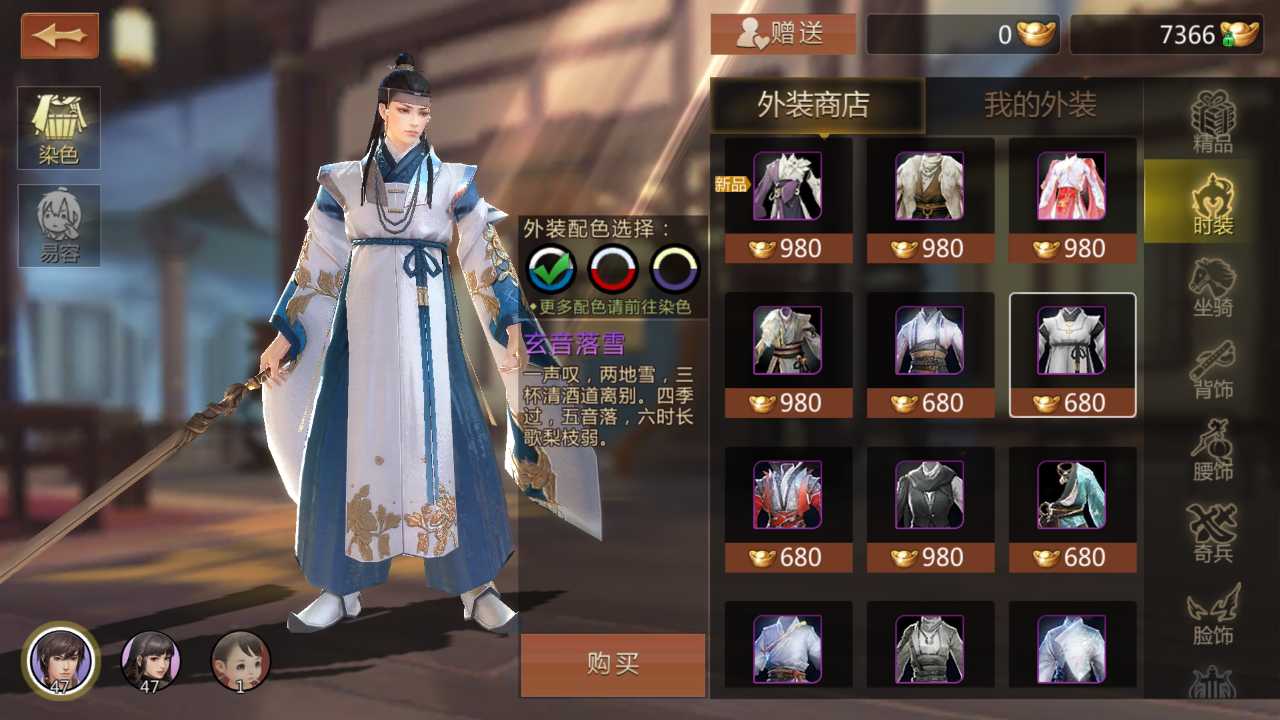The height and width of the screenshot is (720, 1280).
Task: Open the 易容 face change option
Action: tap(59, 226)
